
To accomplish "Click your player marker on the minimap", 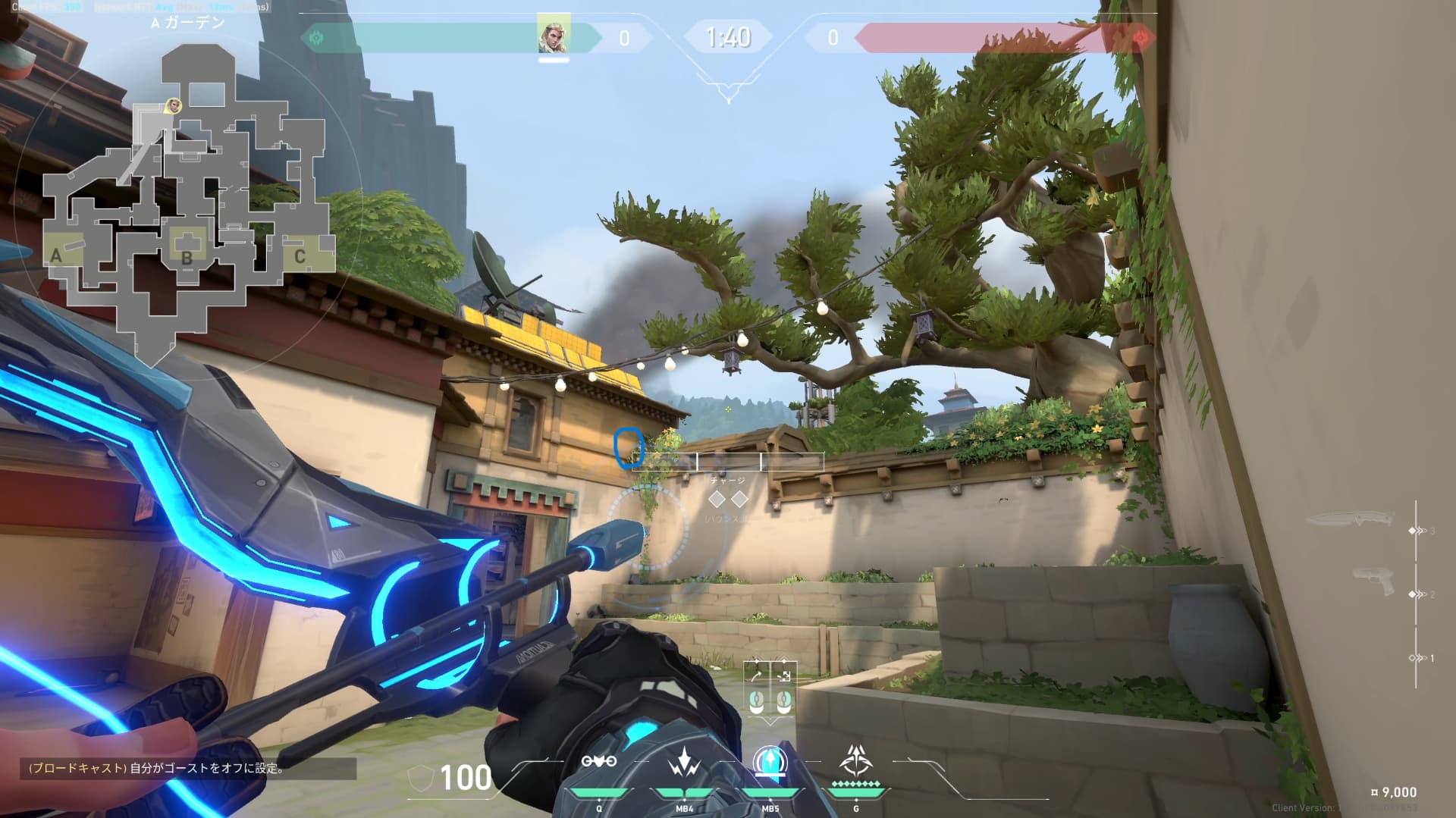I will pos(174,105).
